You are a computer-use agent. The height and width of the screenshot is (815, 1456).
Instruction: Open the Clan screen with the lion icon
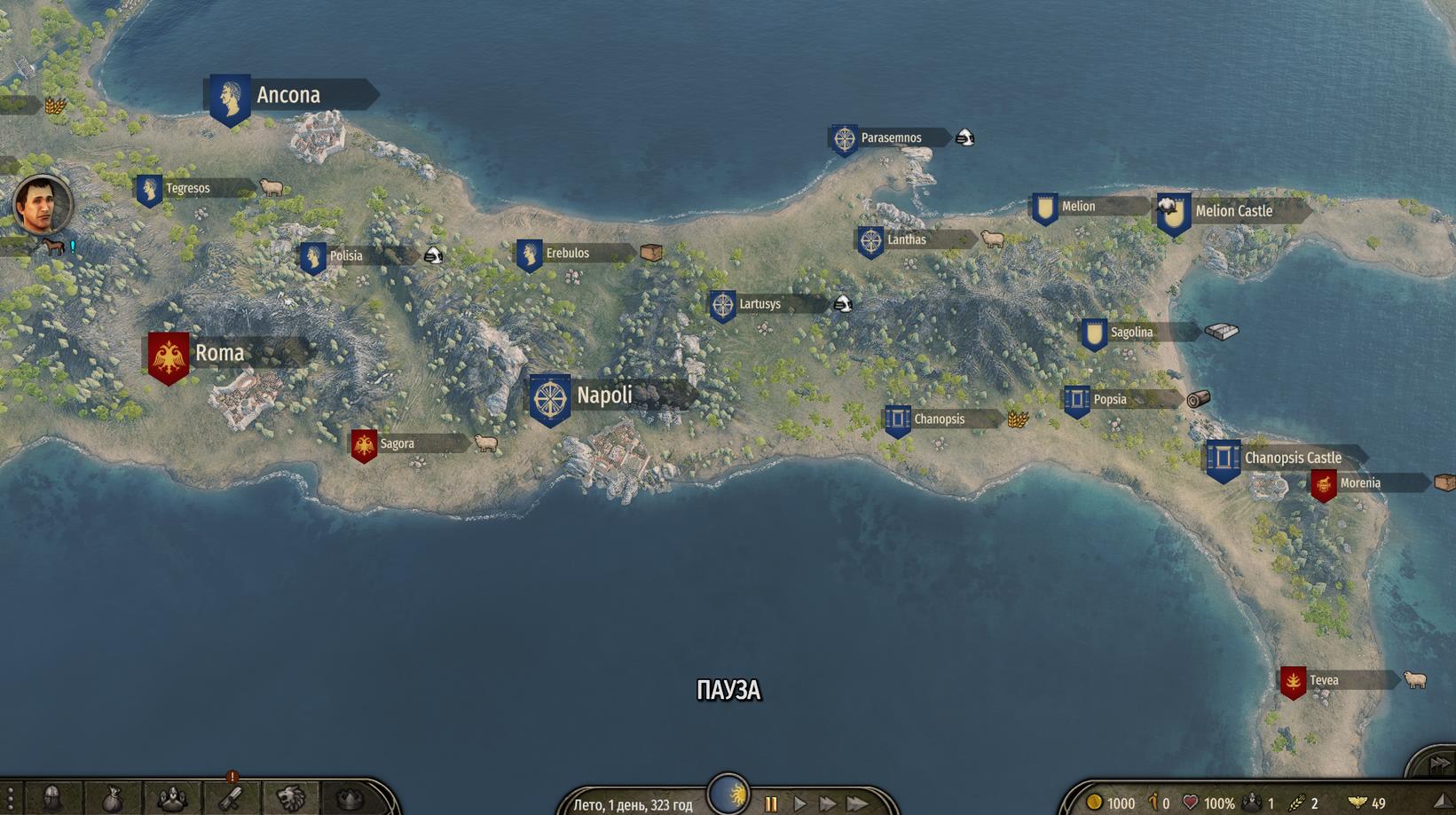coord(290,798)
